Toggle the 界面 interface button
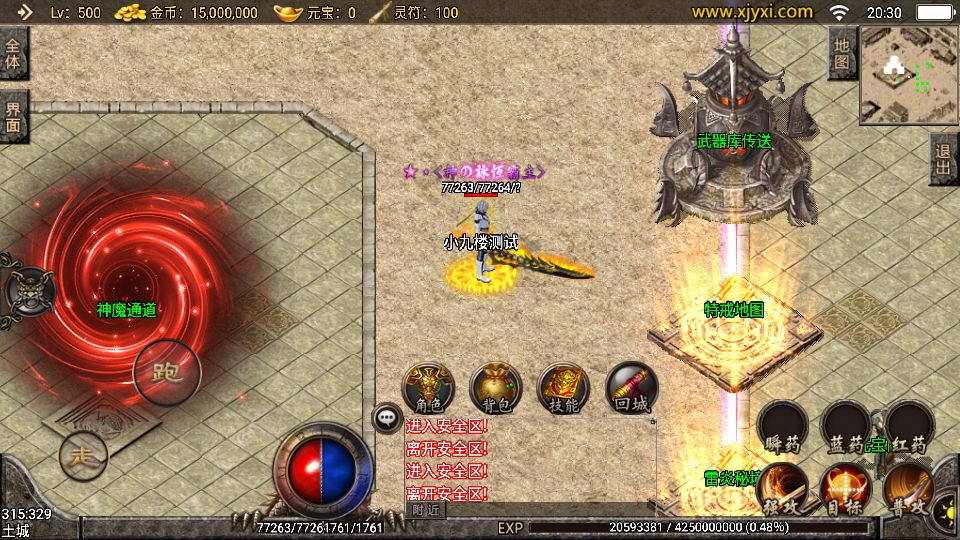Image resolution: width=960 pixels, height=540 pixels. (x=14, y=117)
